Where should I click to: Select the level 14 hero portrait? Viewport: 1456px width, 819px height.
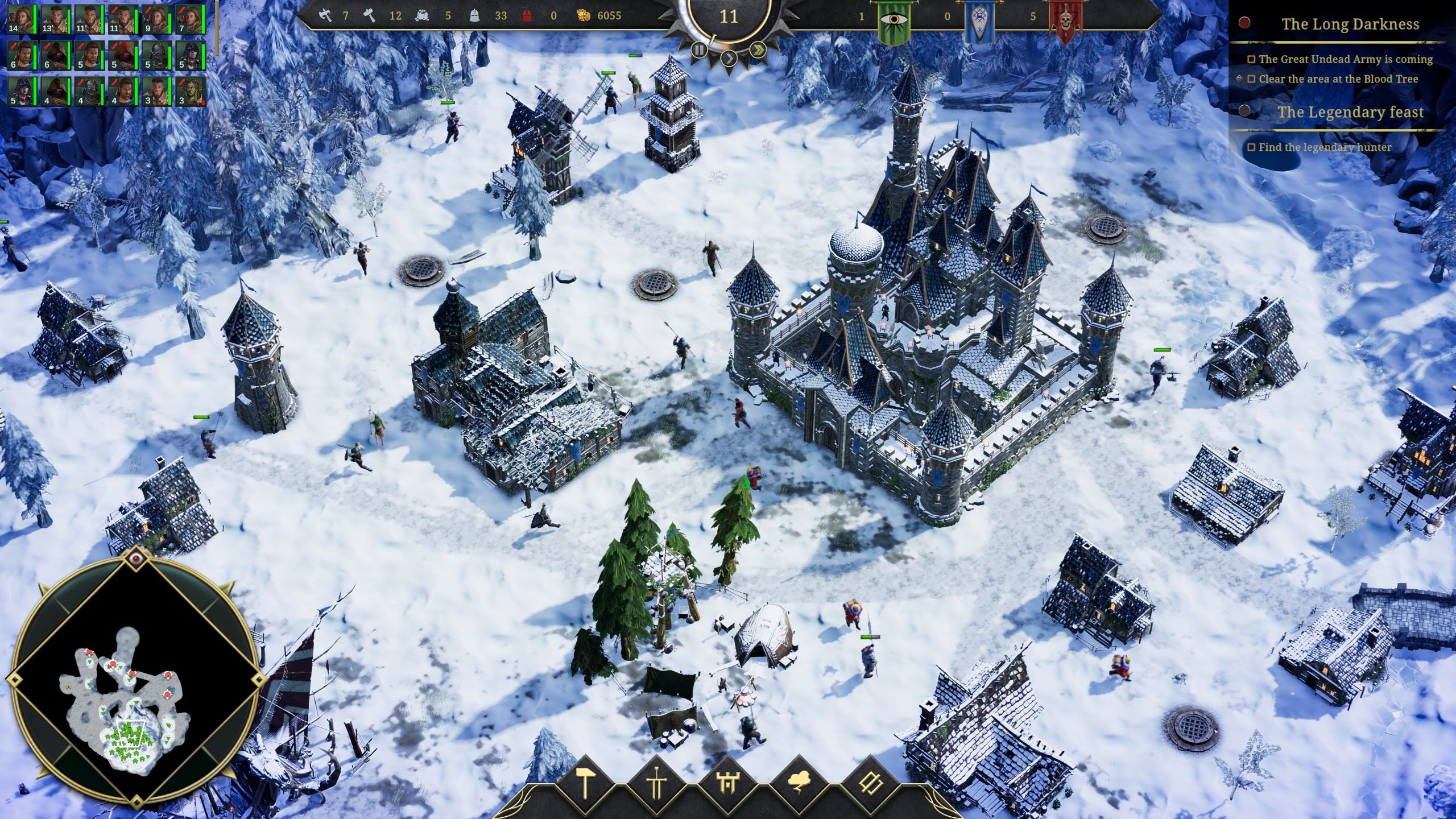pyautogui.click(x=22, y=19)
